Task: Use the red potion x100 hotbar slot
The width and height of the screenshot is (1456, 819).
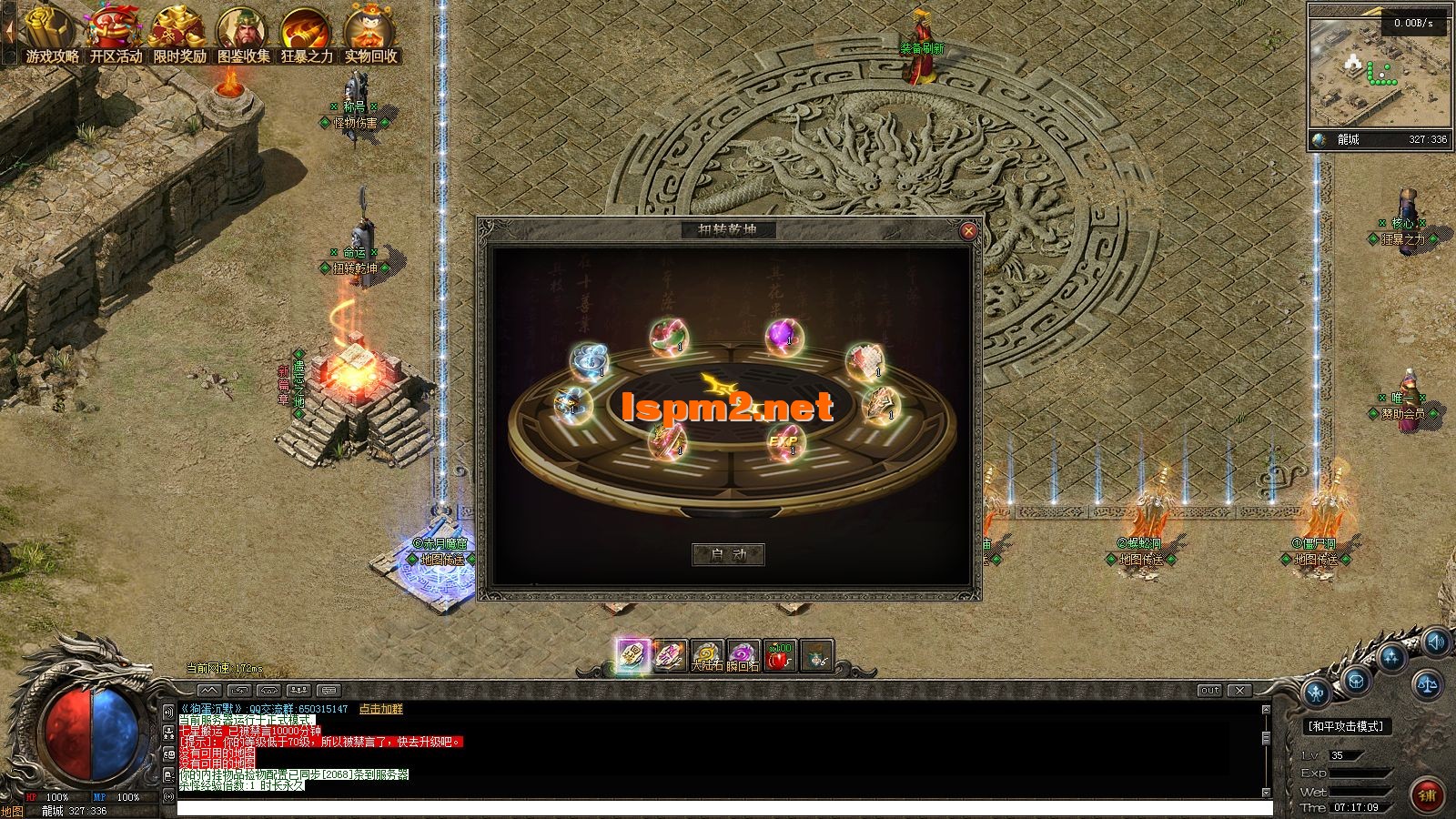Action: (x=779, y=656)
